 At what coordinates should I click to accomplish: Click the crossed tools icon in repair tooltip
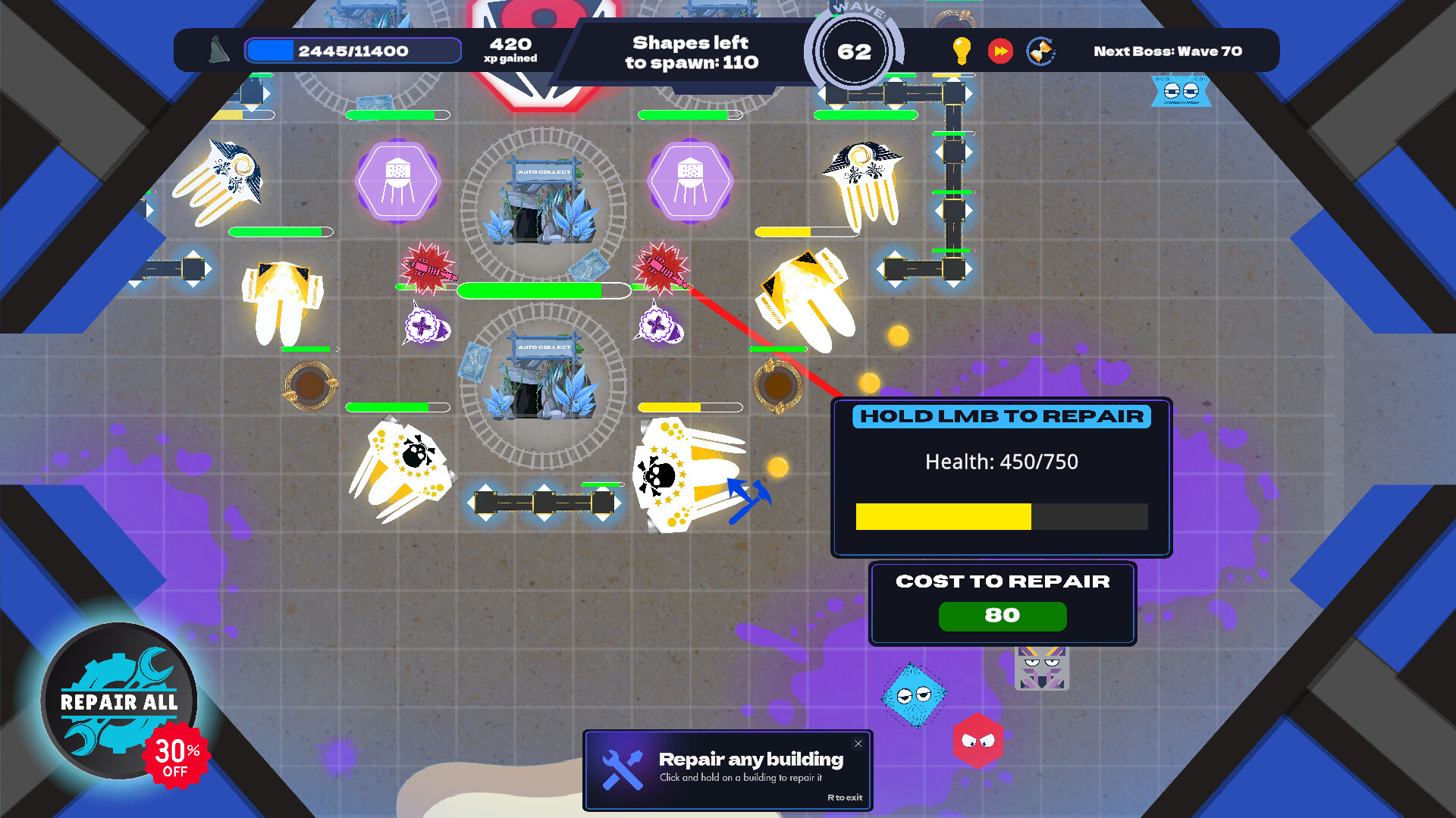point(622,770)
